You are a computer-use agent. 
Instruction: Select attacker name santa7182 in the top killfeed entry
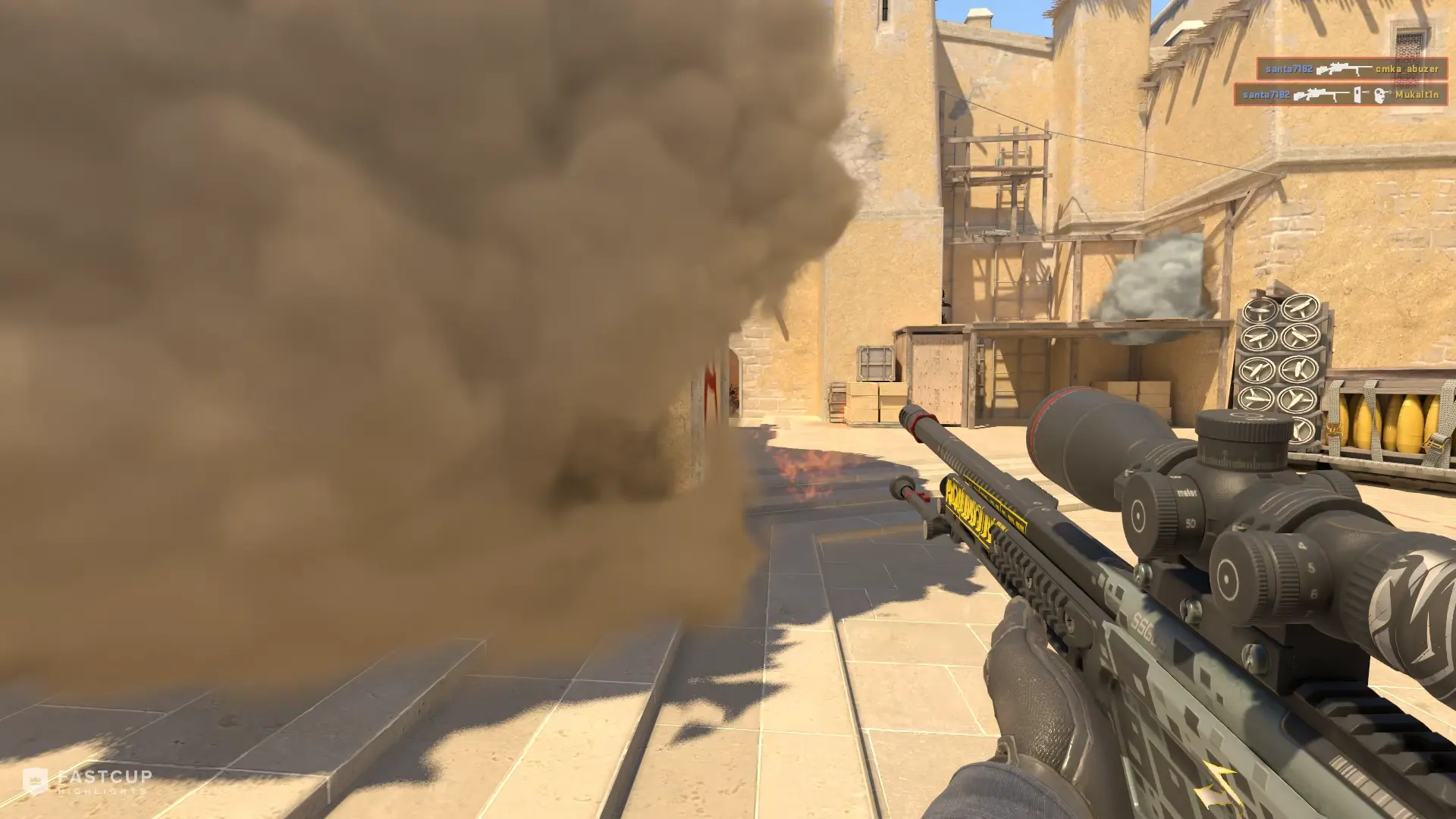(x=1288, y=69)
